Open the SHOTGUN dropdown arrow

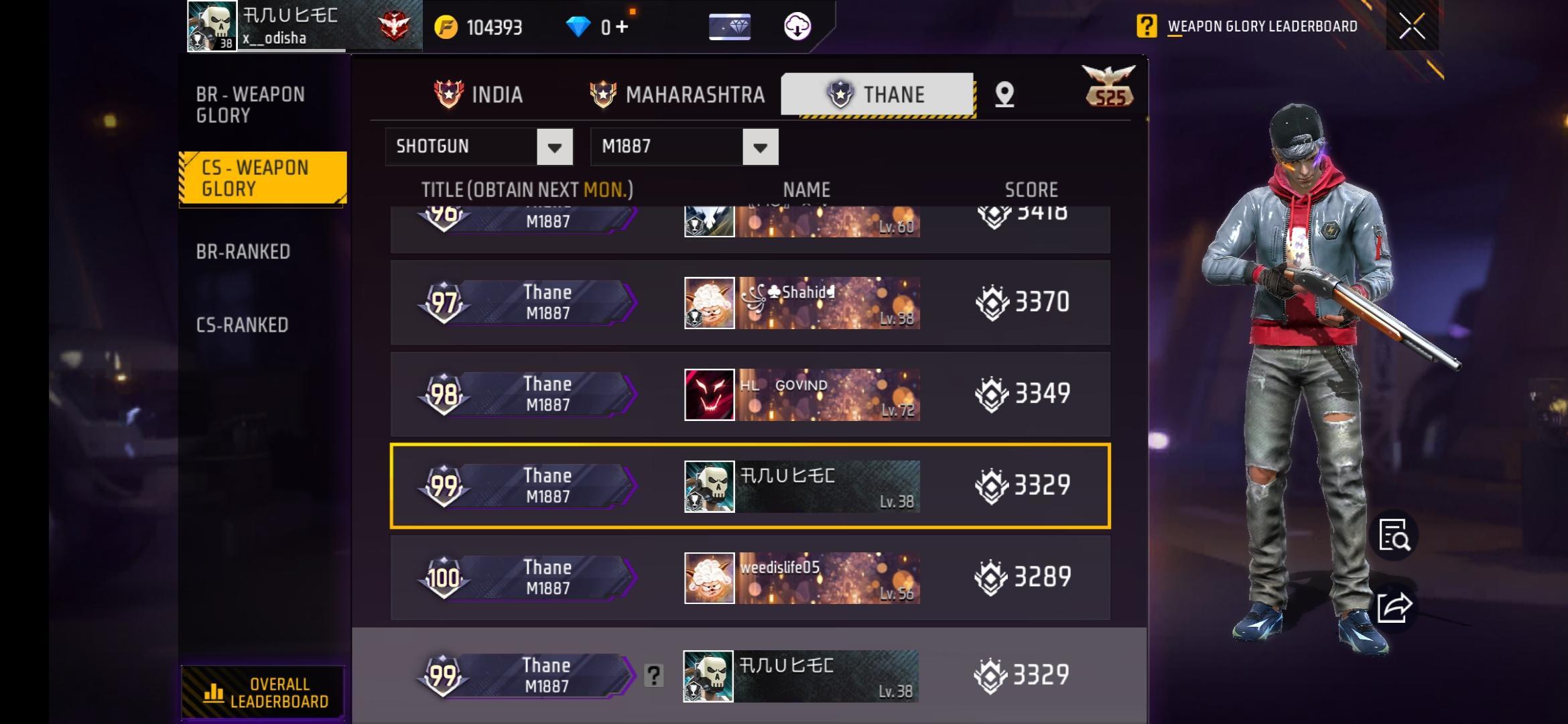pyautogui.click(x=554, y=146)
